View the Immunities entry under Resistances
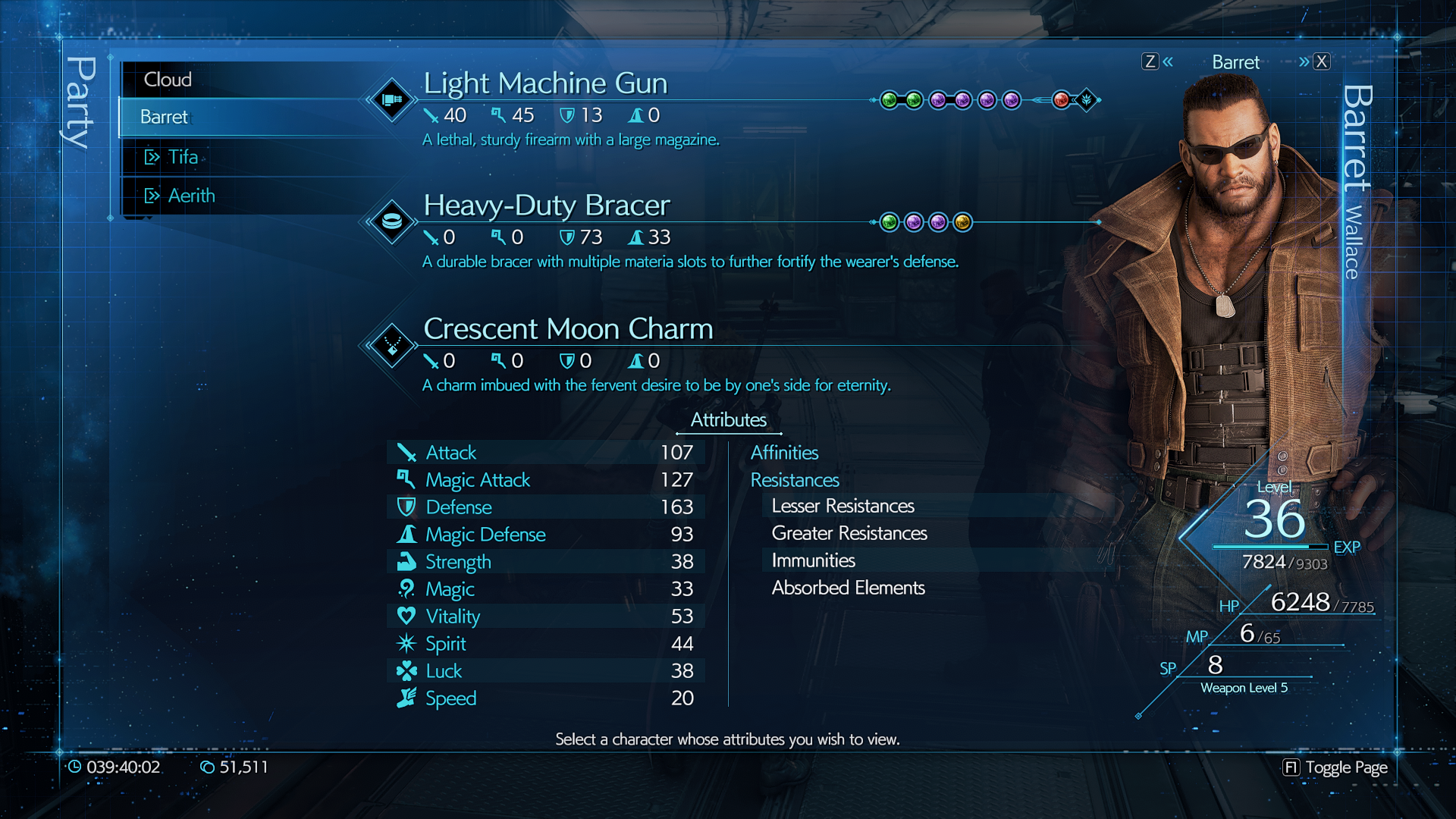This screenshot has width=1456, height=819. [813, 560]
